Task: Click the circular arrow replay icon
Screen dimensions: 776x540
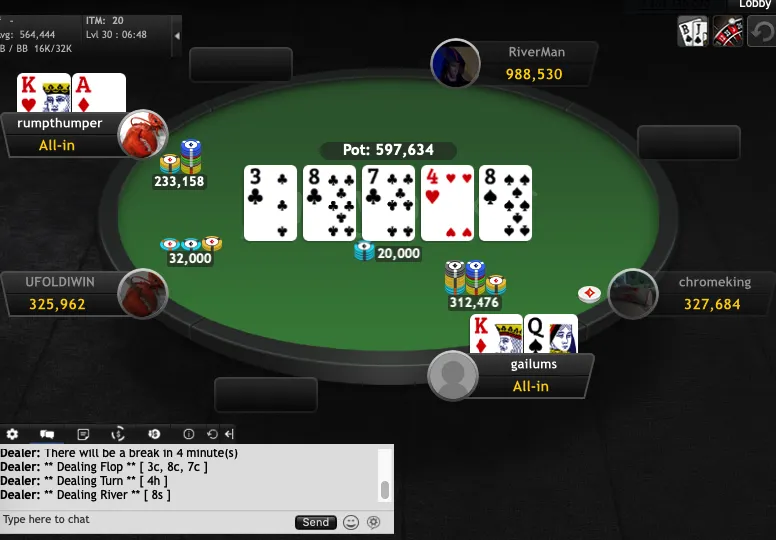Action: (761, 31)
